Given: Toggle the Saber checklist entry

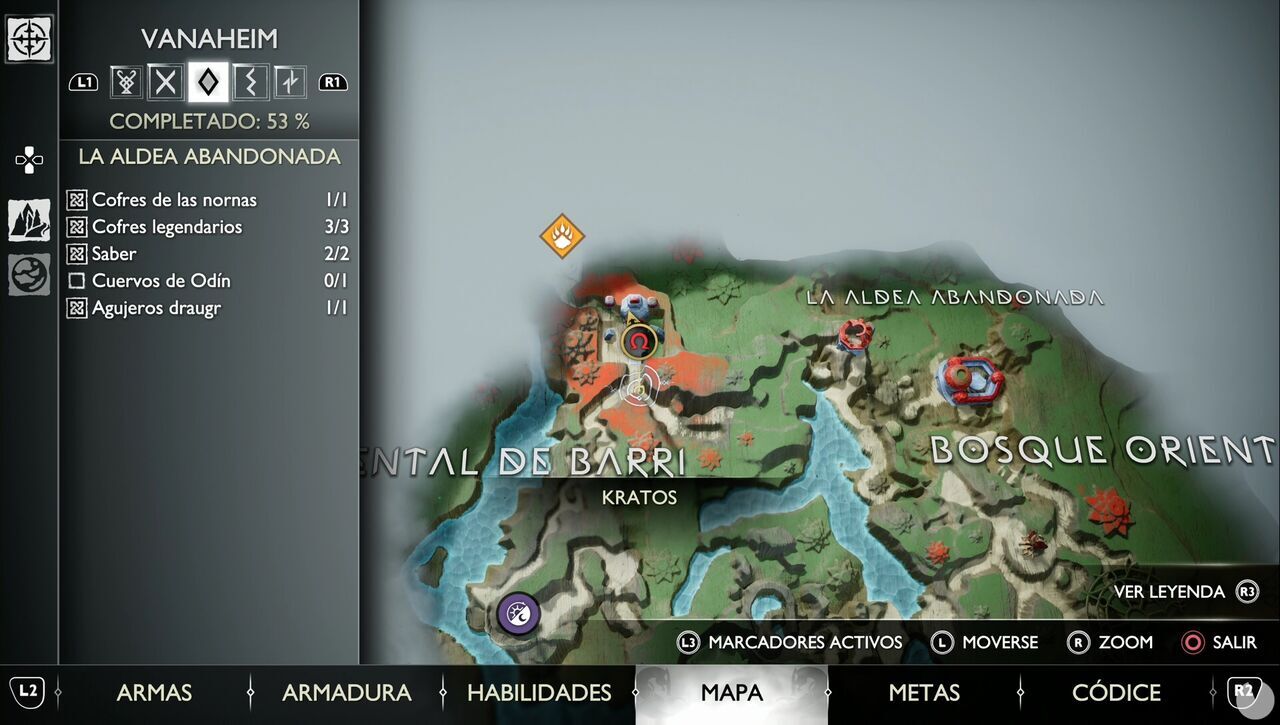Looking at the screenshot, I should tap(76, 254).
